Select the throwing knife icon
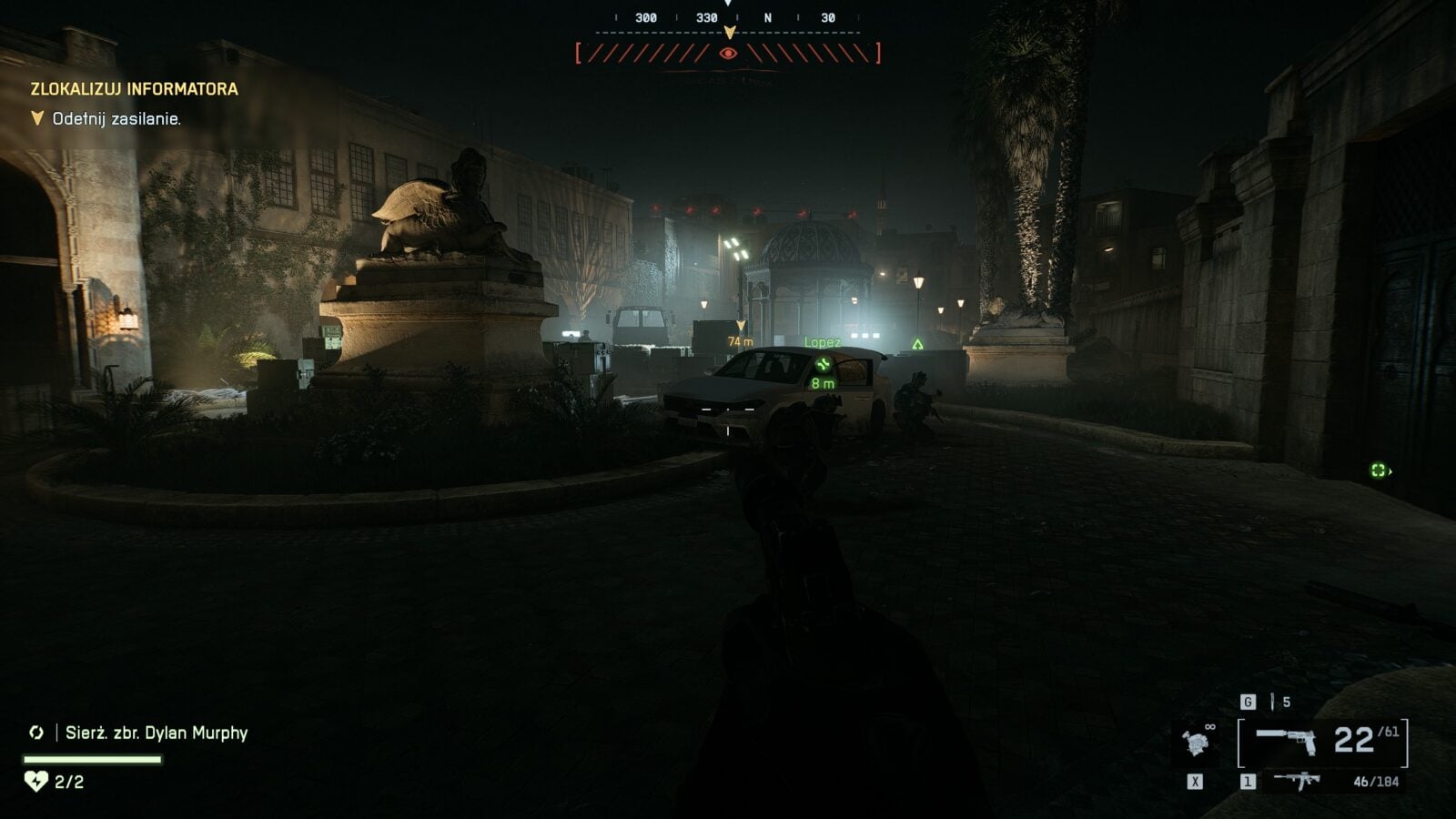 pos(1273,702)
